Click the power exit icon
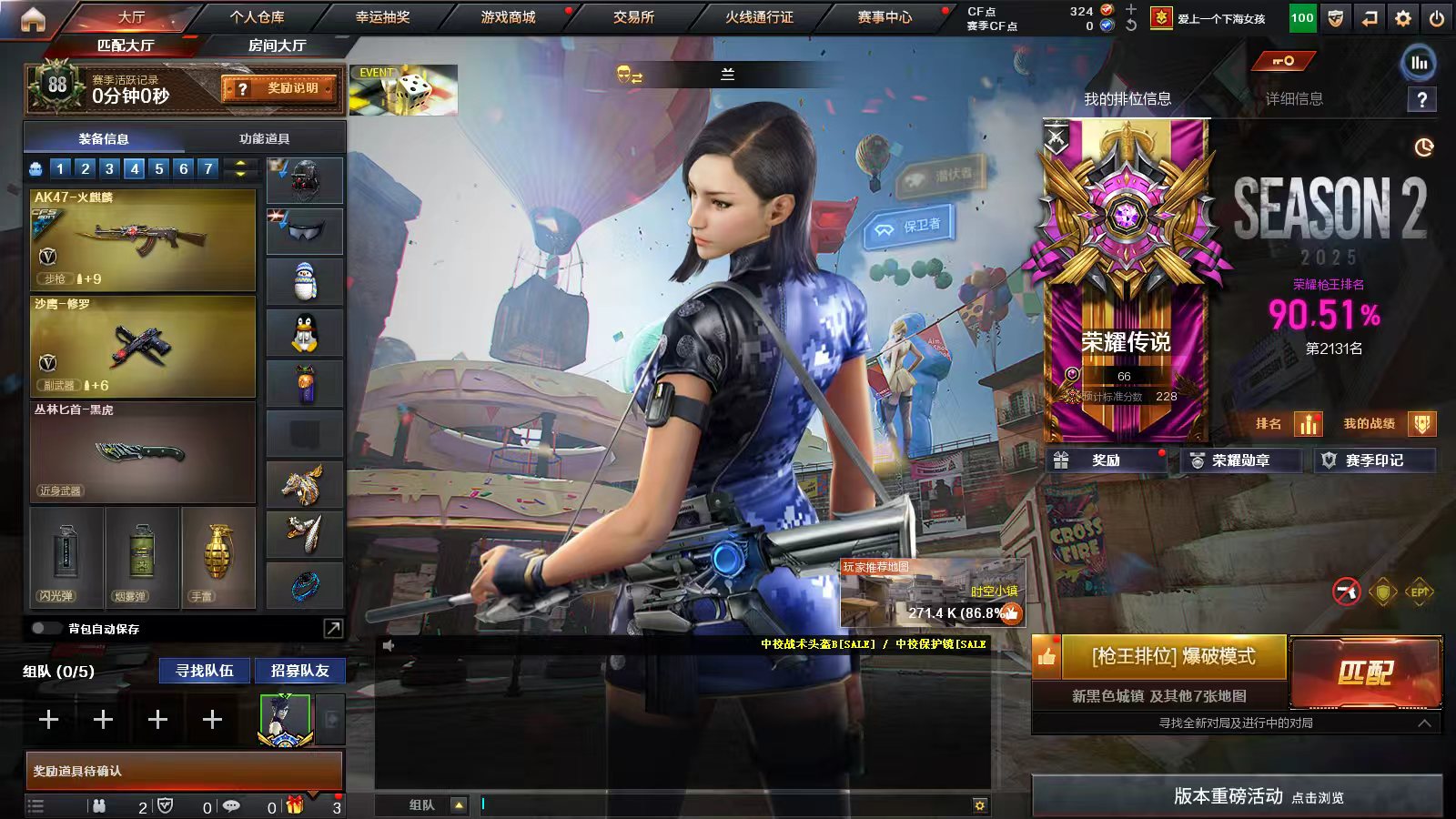This screenshot has width=1456, height=819. (1437, 18)
